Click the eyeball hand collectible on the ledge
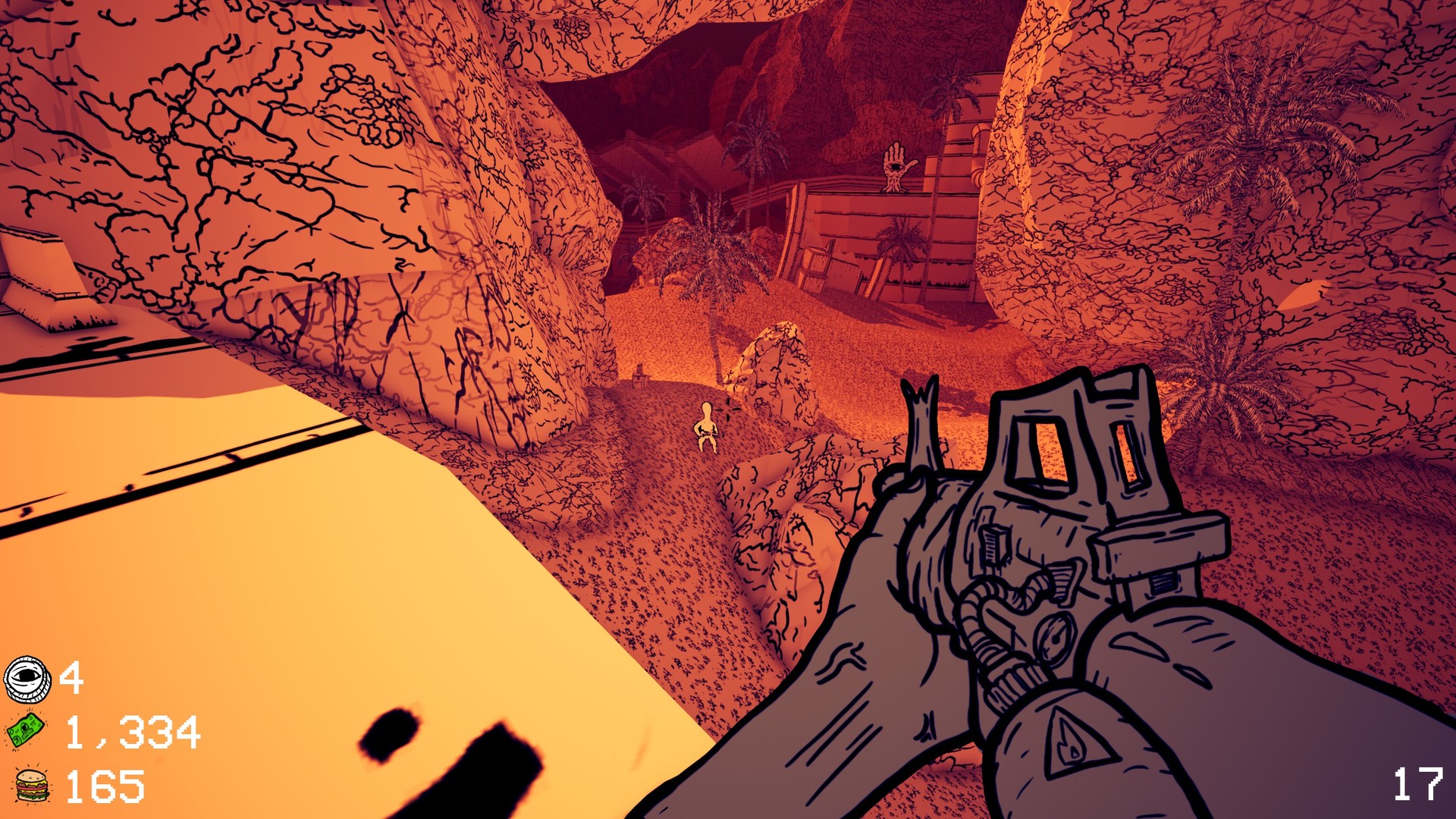Screen dimensions: 1456x819 click(895, 165)
